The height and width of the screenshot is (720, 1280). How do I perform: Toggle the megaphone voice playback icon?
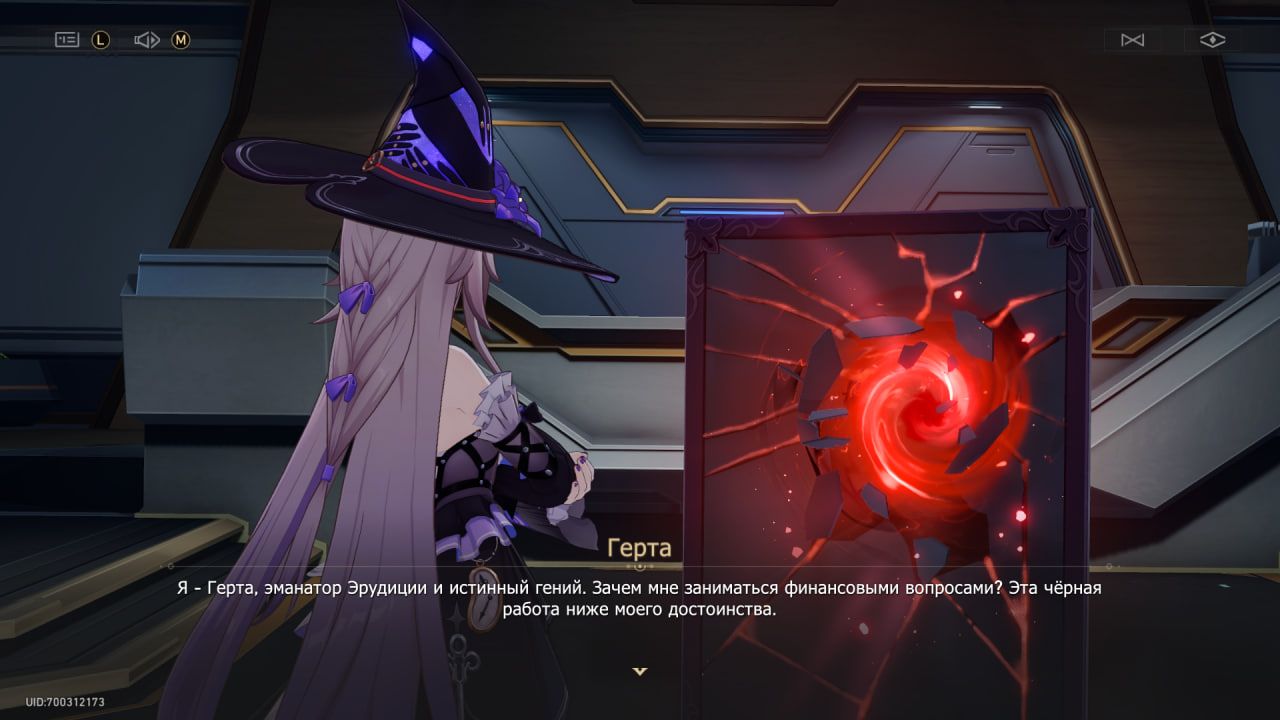coord(147,40)
